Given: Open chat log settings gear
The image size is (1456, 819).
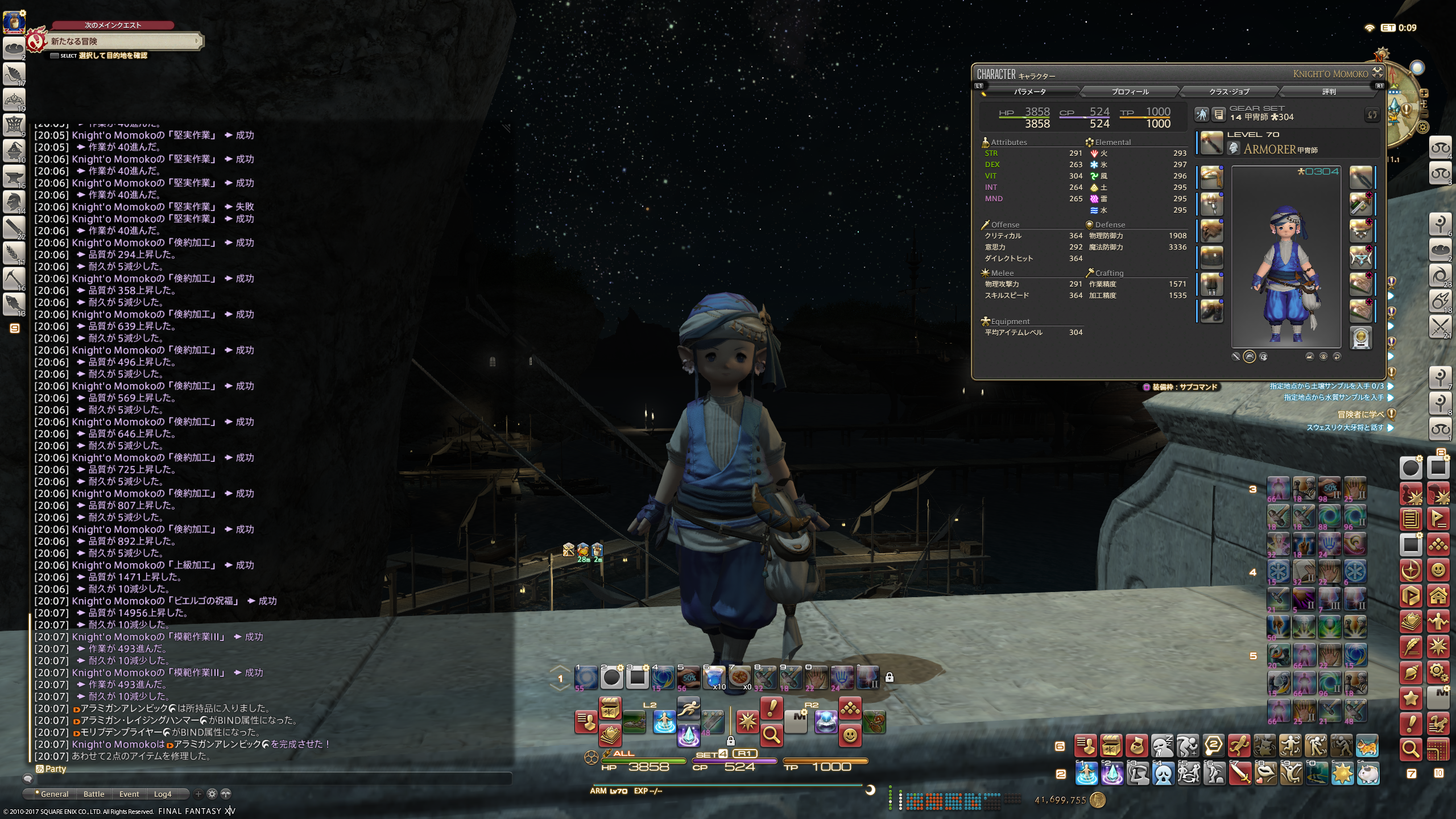Looking at the screenshot, I should pos(212,794).
